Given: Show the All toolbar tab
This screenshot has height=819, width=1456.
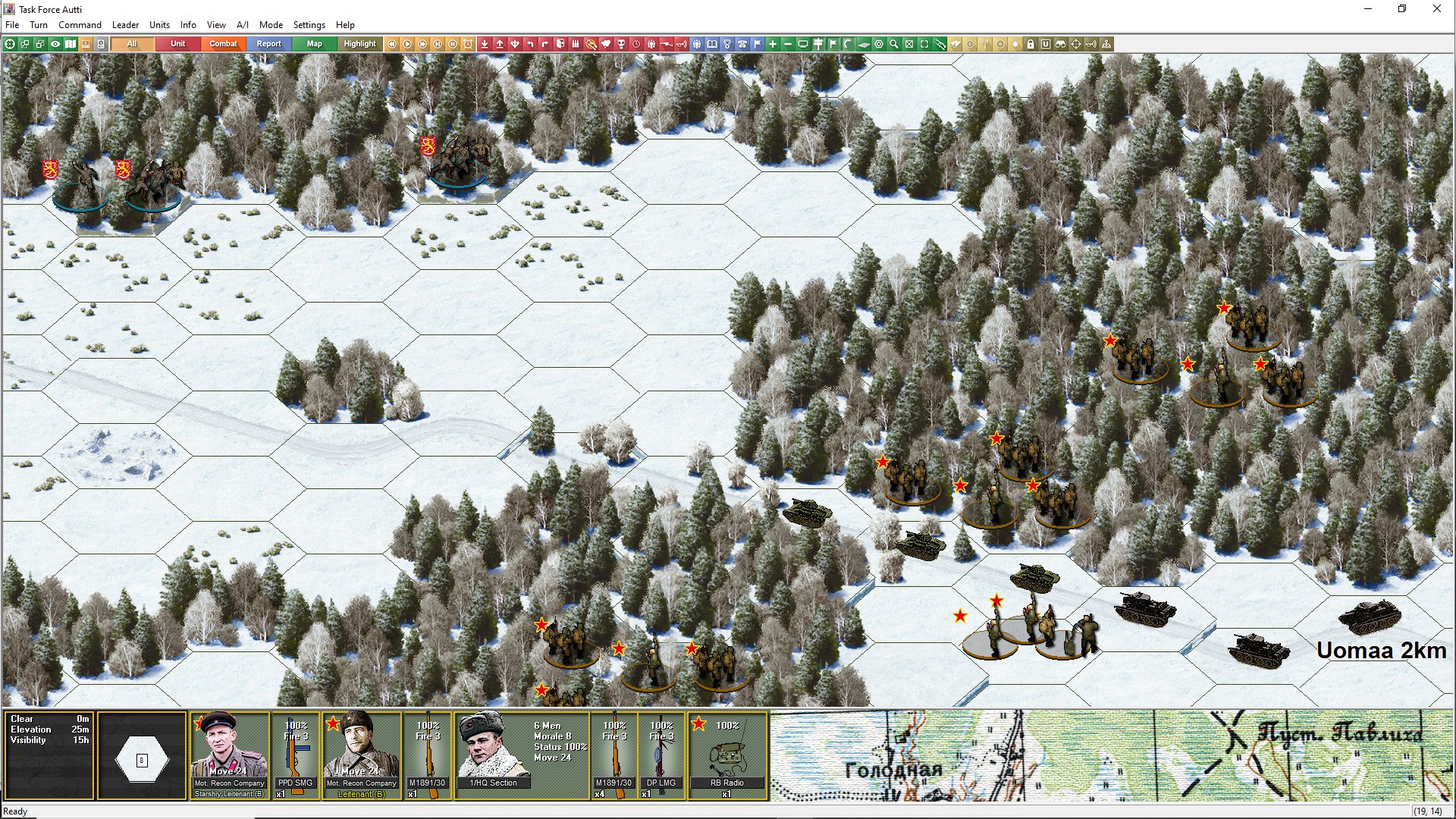Looking at the screenshot, I should (x=132, y=44).
